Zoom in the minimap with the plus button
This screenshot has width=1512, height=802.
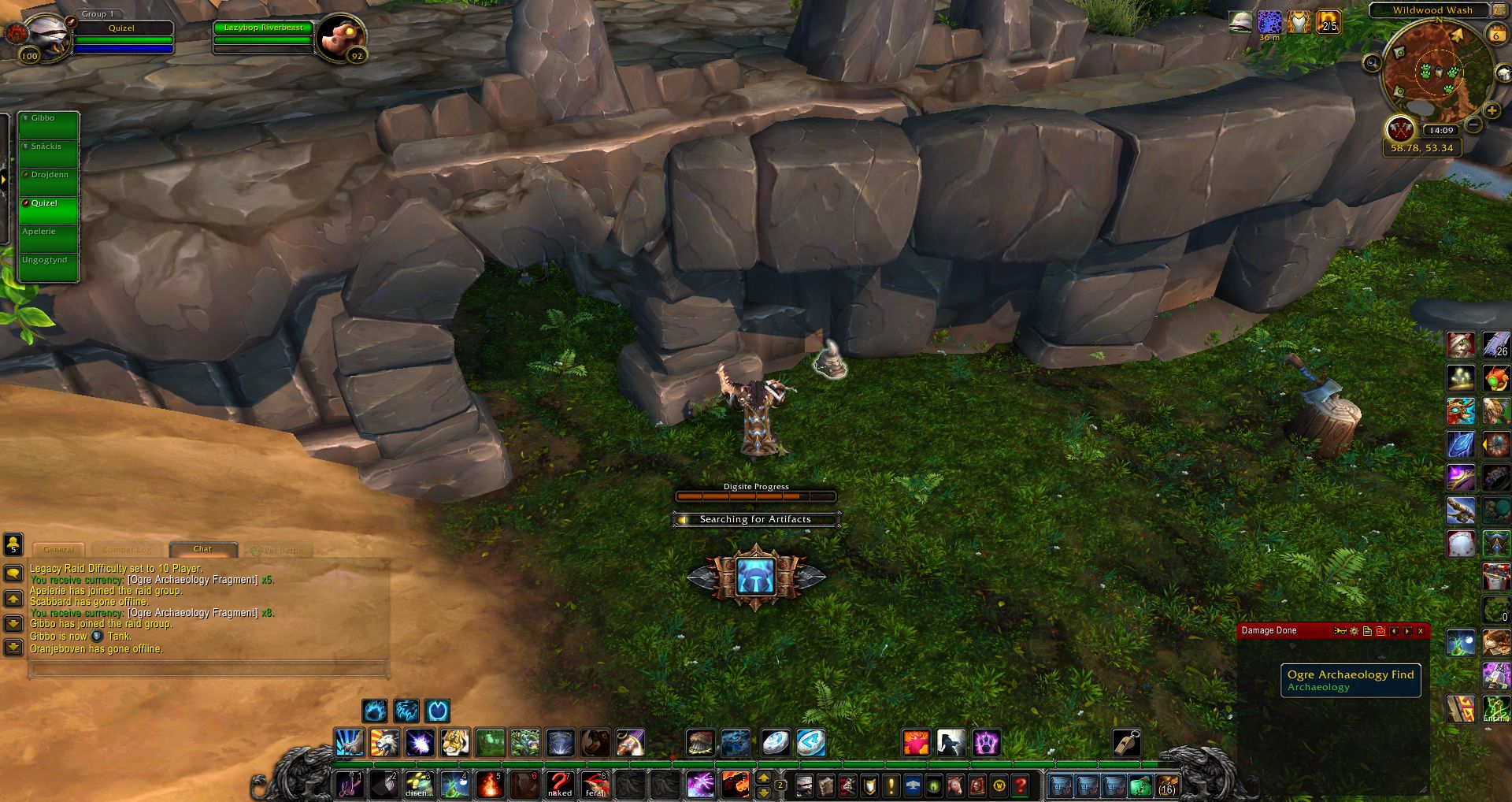pyautogui.click(x=1491, y=110)
